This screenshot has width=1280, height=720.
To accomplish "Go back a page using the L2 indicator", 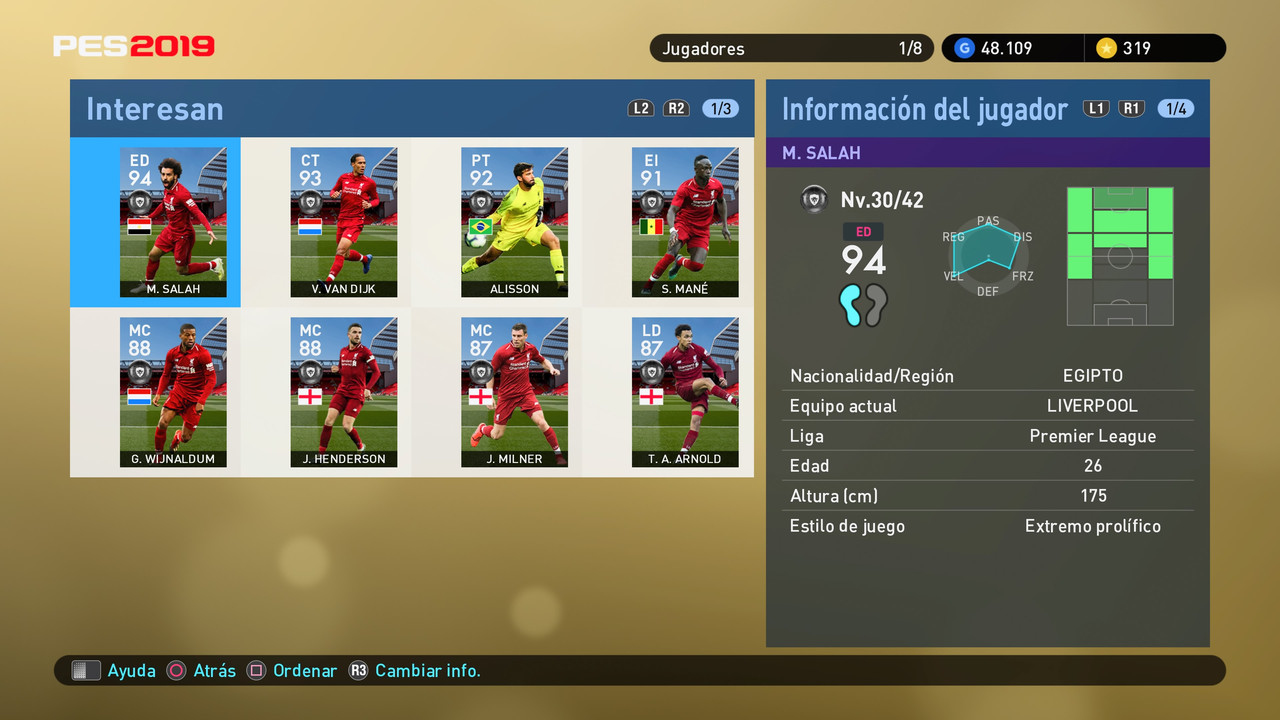I will tap(640, 108).
